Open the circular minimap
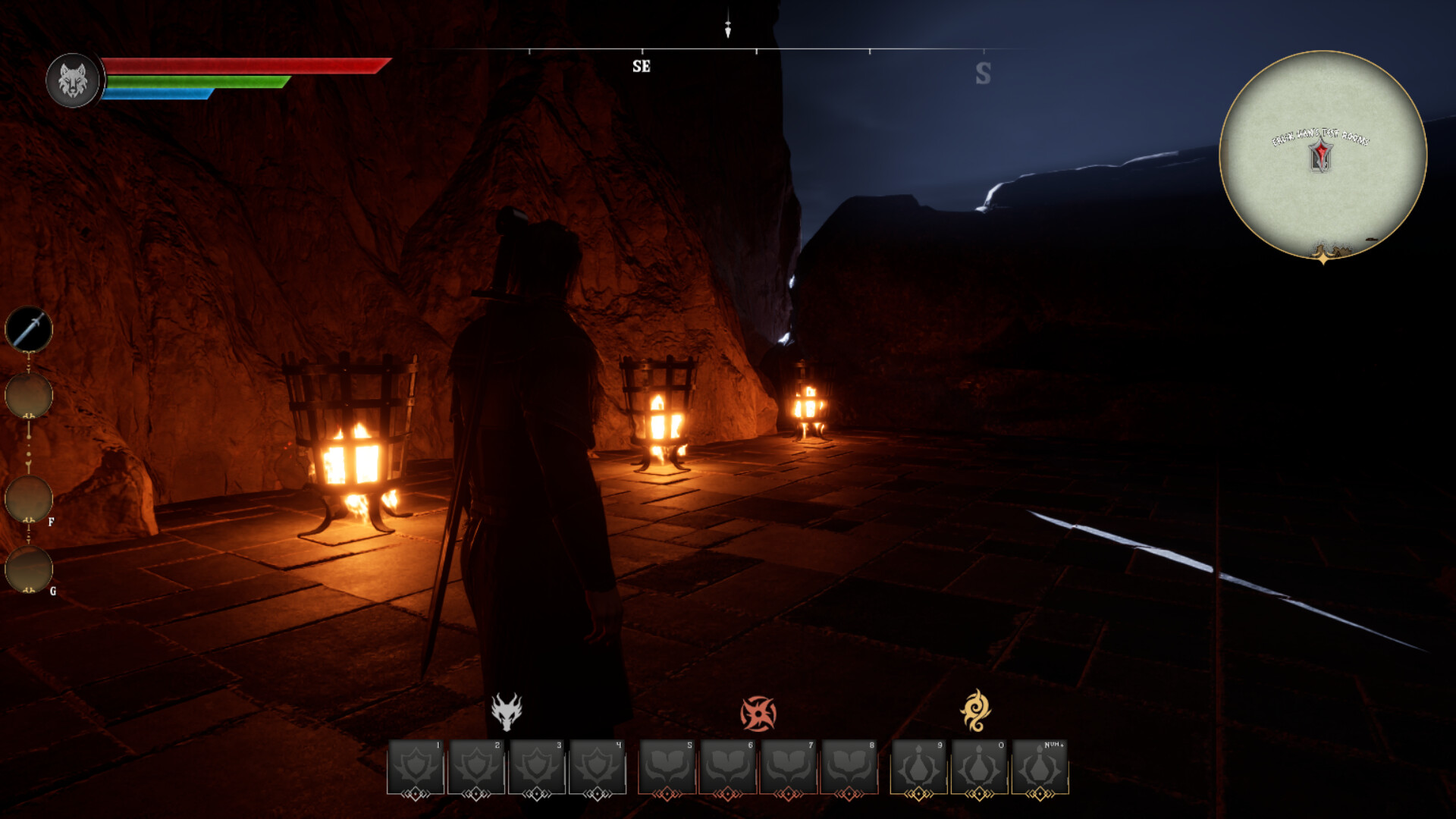The width and height of the screenshot is (1456, 819). pos(1323,155)
